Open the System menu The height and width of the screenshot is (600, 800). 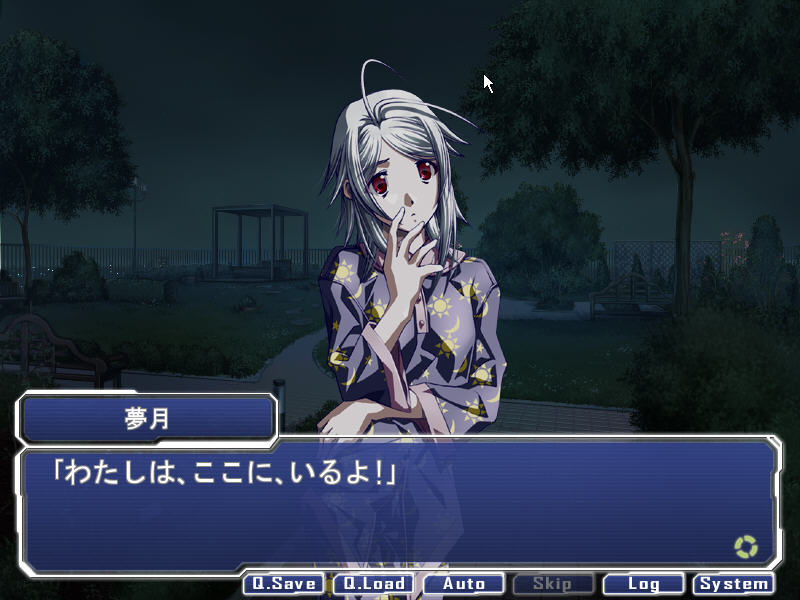[734, 584]
